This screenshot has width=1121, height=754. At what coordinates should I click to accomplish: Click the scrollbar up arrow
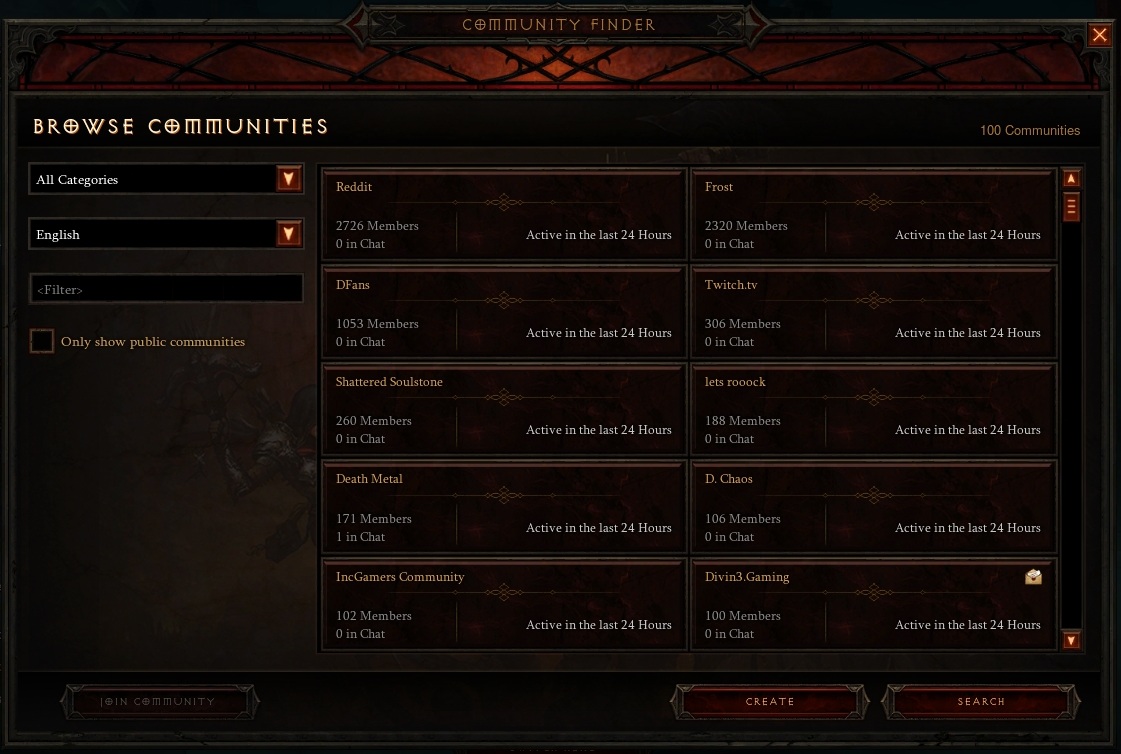pyautogui.click(x=1071, y=179)
